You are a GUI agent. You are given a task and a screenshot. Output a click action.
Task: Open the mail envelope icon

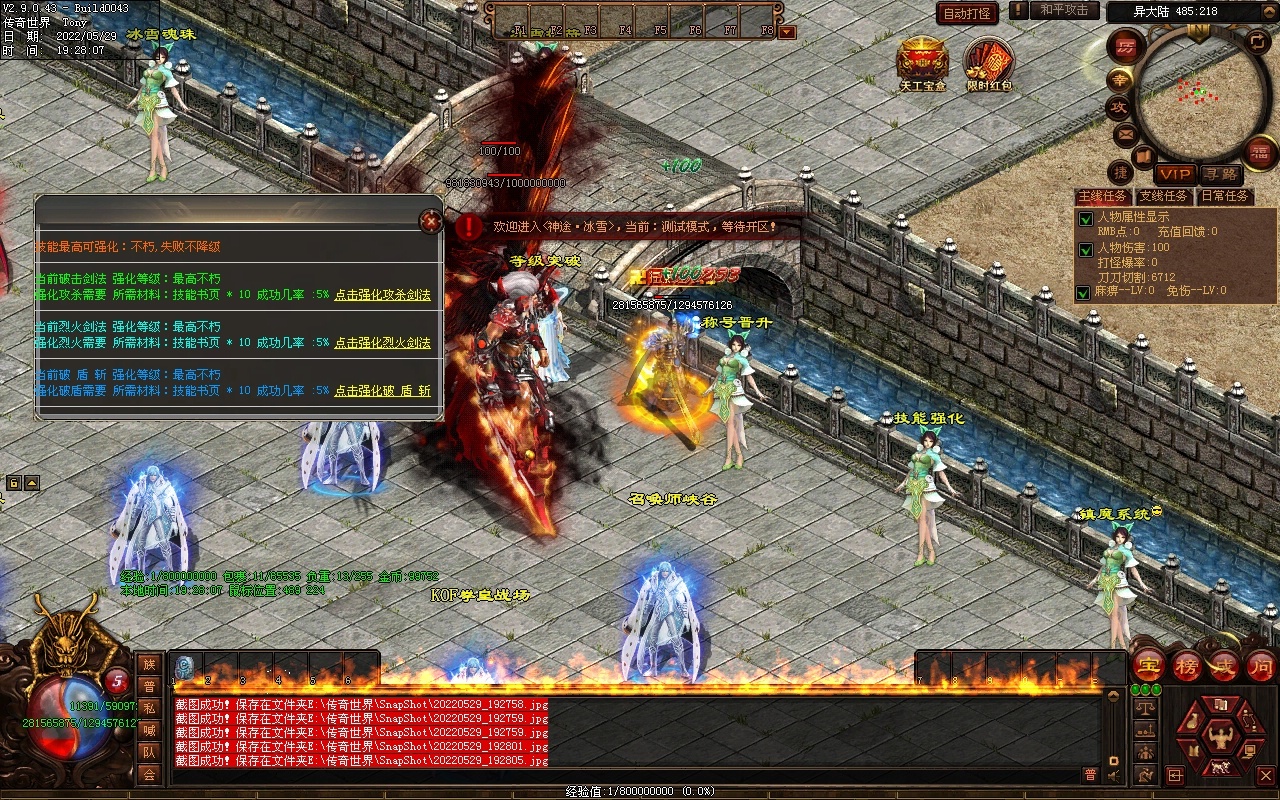pyautogui.click(x=1125, y=133)
